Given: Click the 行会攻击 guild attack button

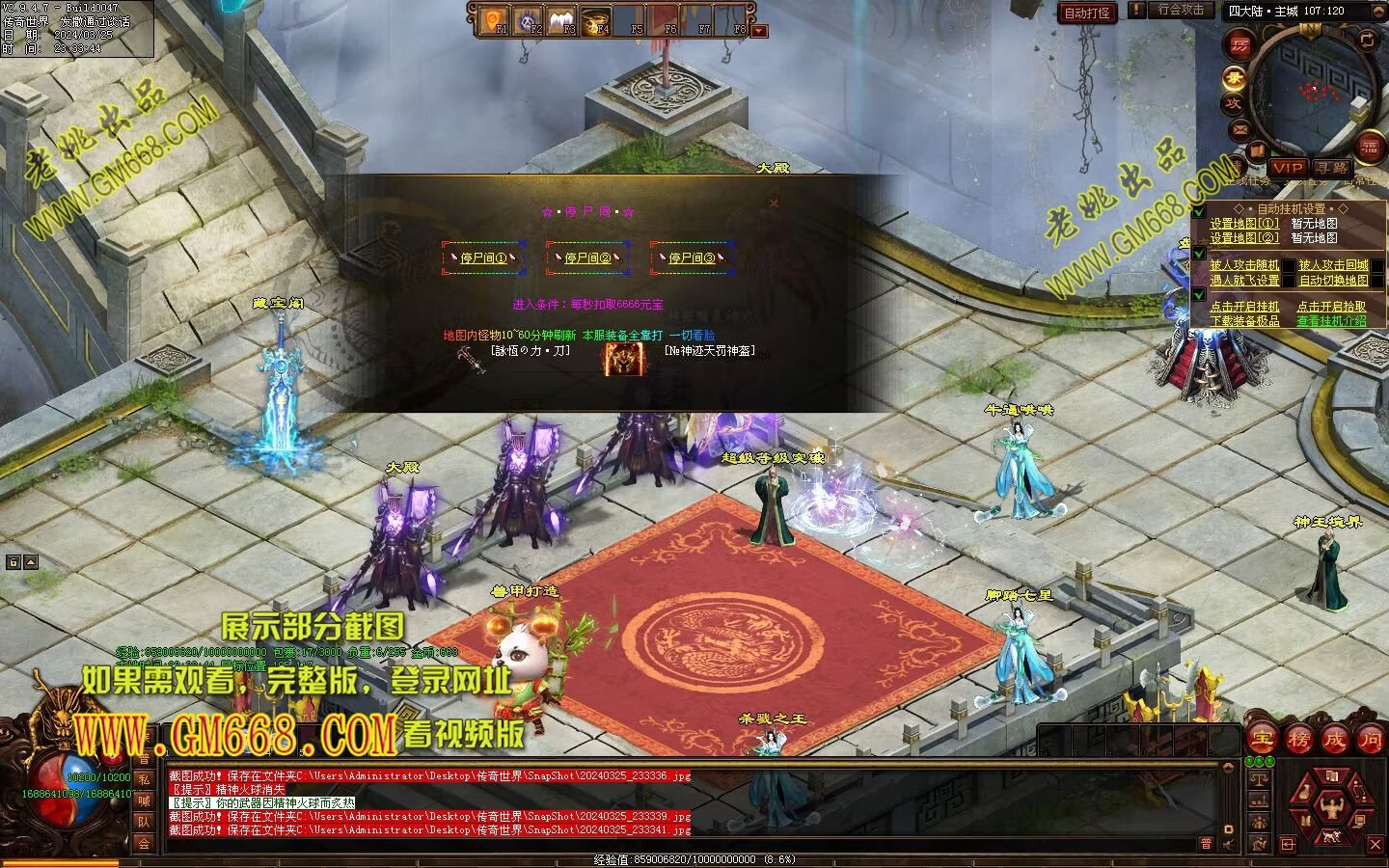Looking at the screenshot, I should tap(1181, 10).
